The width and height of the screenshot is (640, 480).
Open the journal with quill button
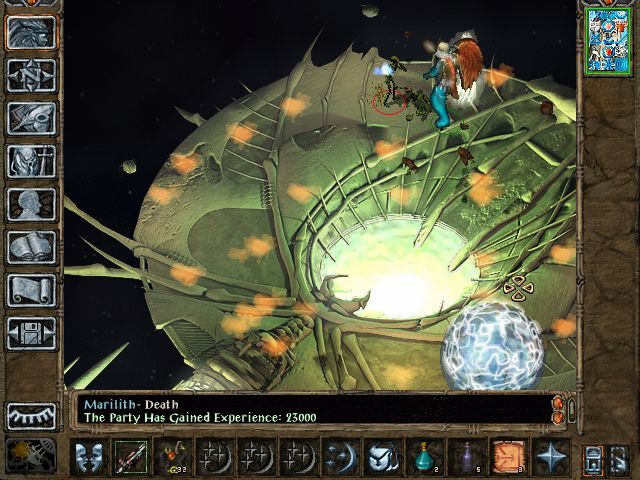coord(31,118)
